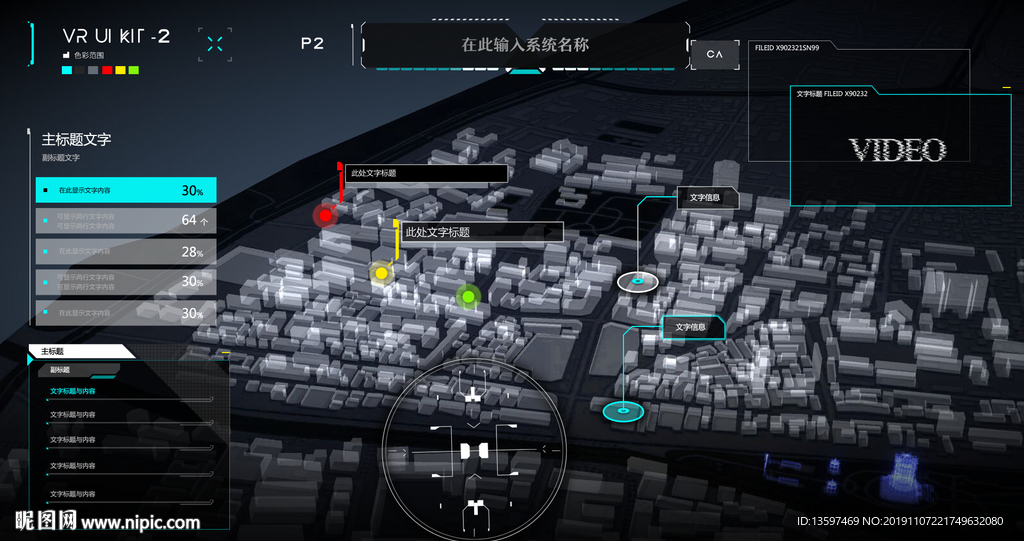
Task: Select the cyan highlighted 30% row
Action: point(126,190)
